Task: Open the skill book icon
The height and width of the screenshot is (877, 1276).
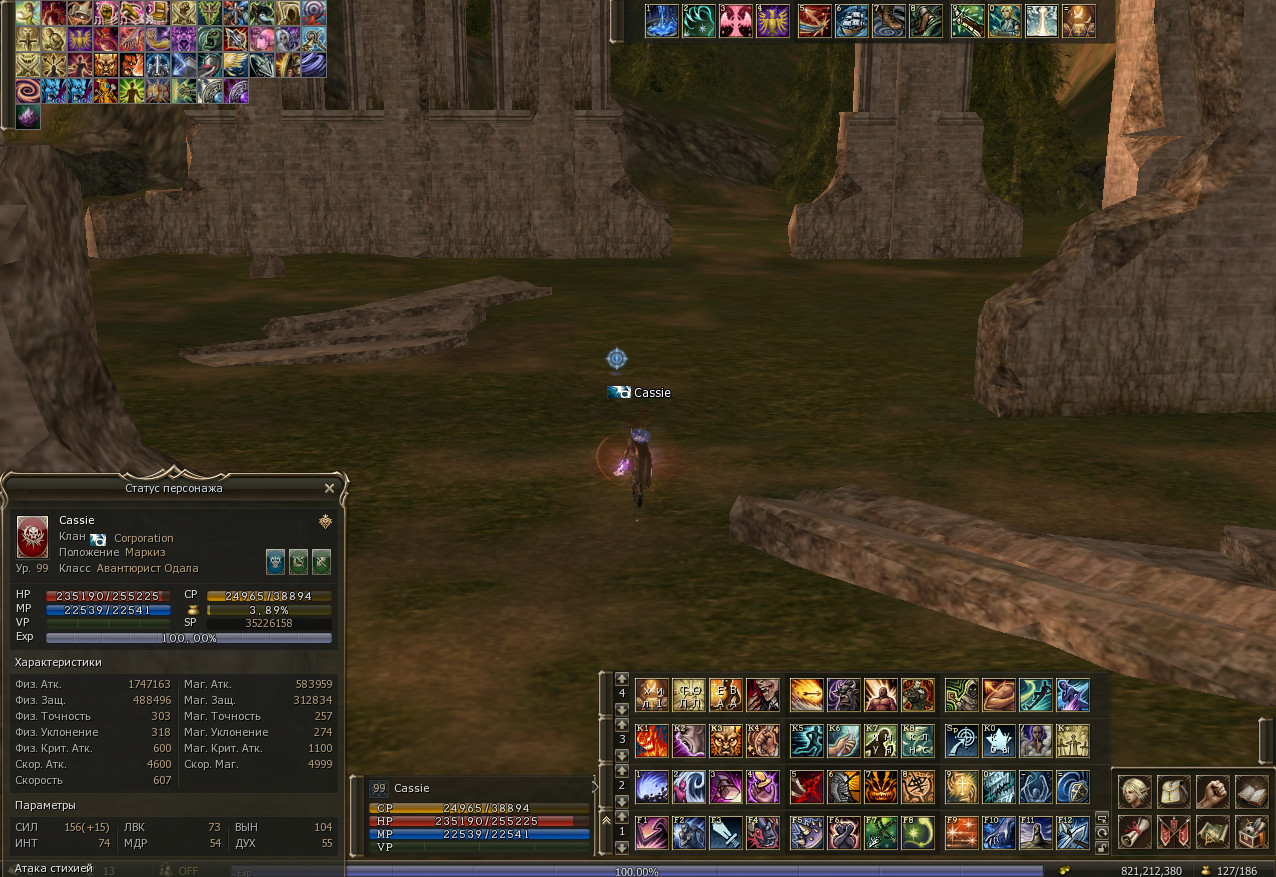Action: click(x=1251, y=792)
